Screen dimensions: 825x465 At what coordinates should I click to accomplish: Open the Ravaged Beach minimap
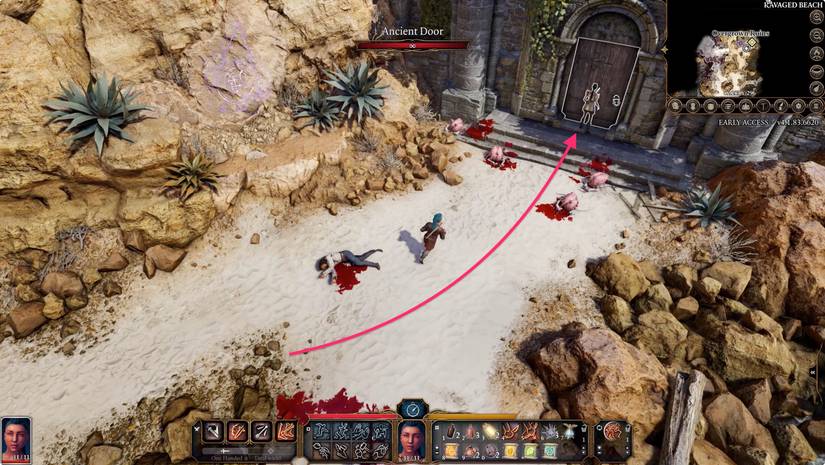point(745,65)
